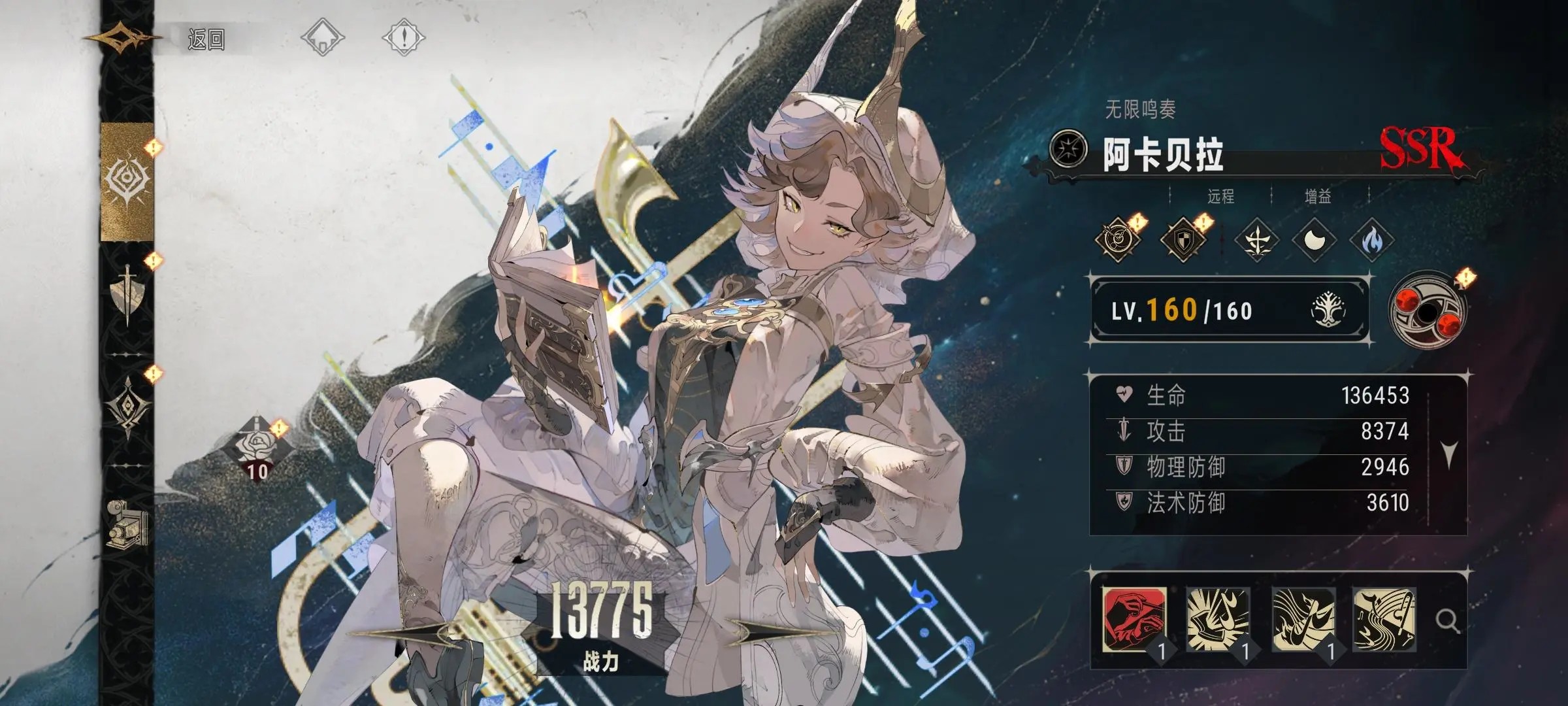This screenshot has height=706, width=1568.
Task: Inspect skills with the magnifier icon
Action: tap(1446, 620)
